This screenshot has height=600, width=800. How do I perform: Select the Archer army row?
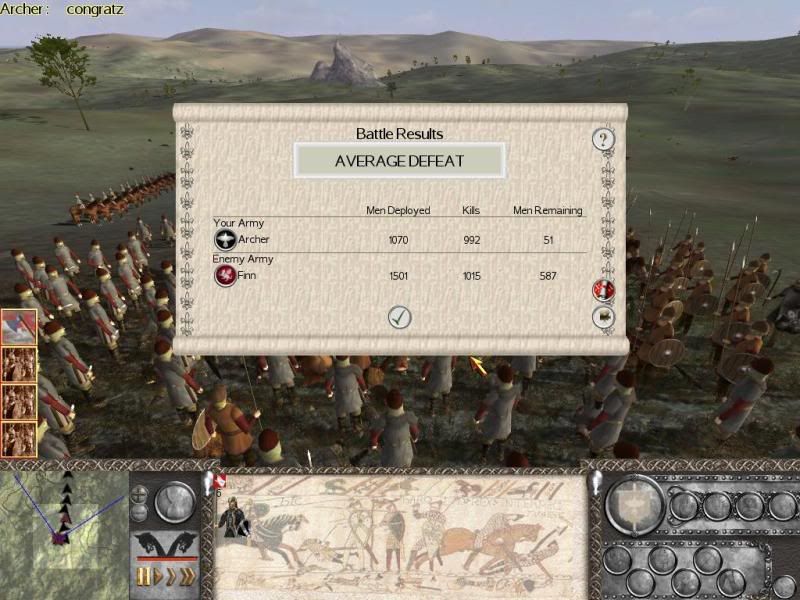coord(398,240)
